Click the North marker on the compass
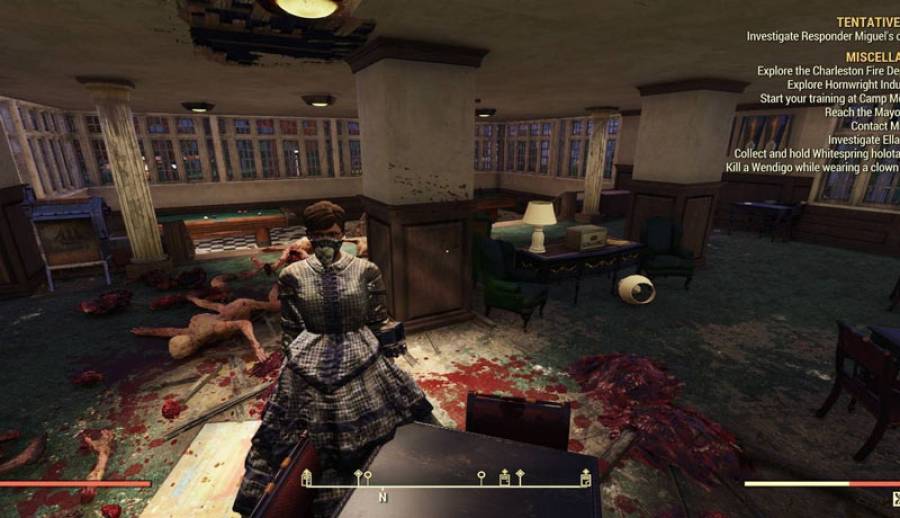Screen dimensions: 900x518 (382, 496)
